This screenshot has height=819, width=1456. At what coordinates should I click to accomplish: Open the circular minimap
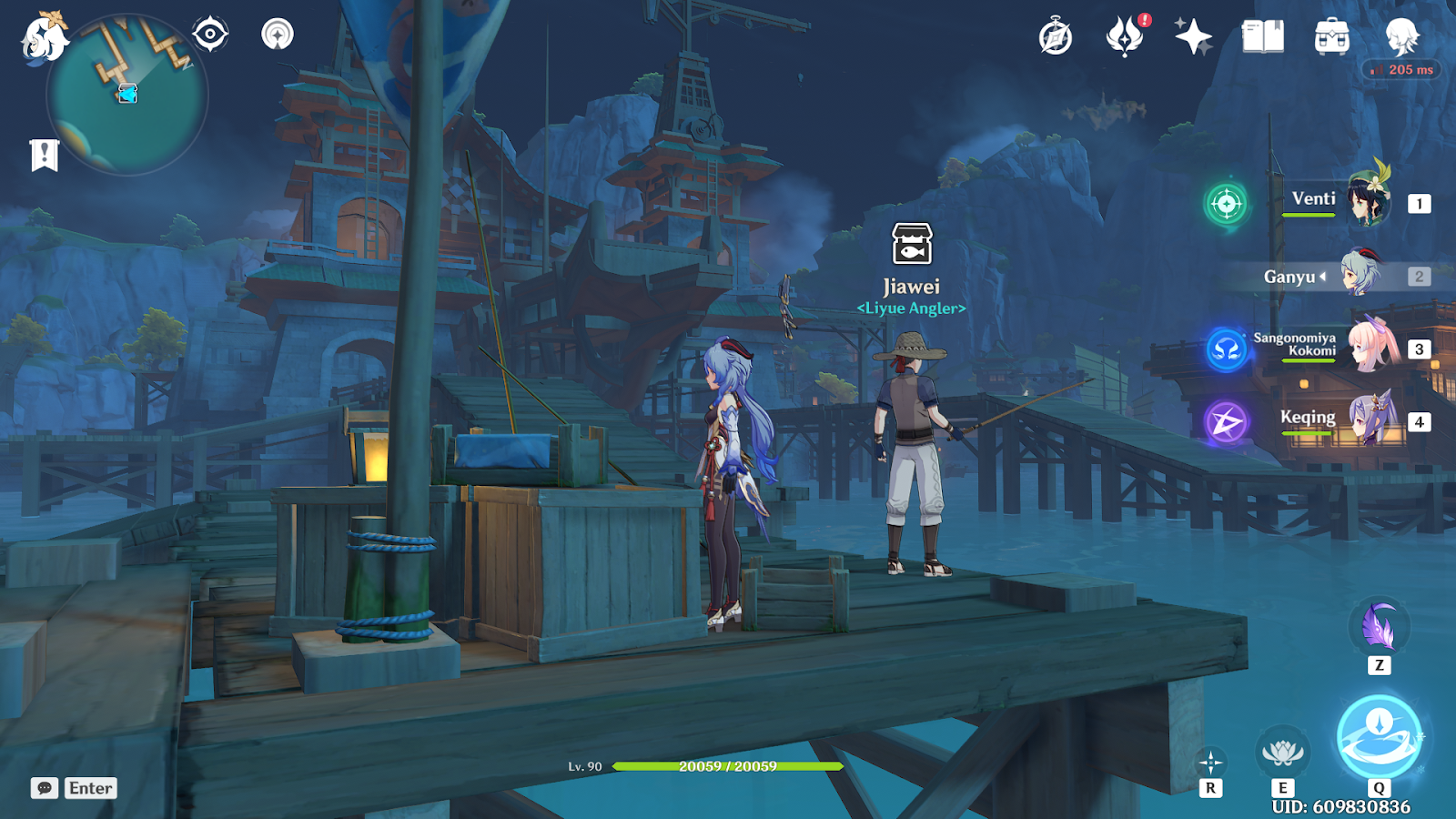point(127,95)
